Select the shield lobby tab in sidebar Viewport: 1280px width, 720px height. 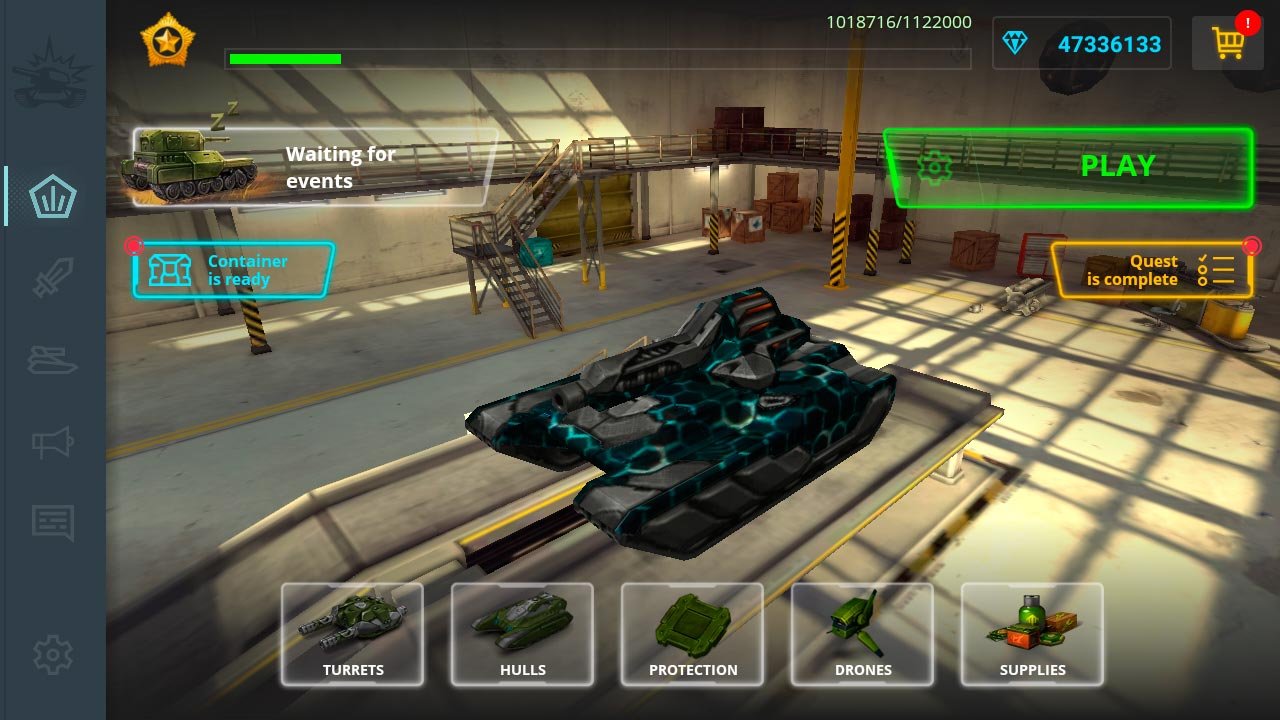(53, 196)
